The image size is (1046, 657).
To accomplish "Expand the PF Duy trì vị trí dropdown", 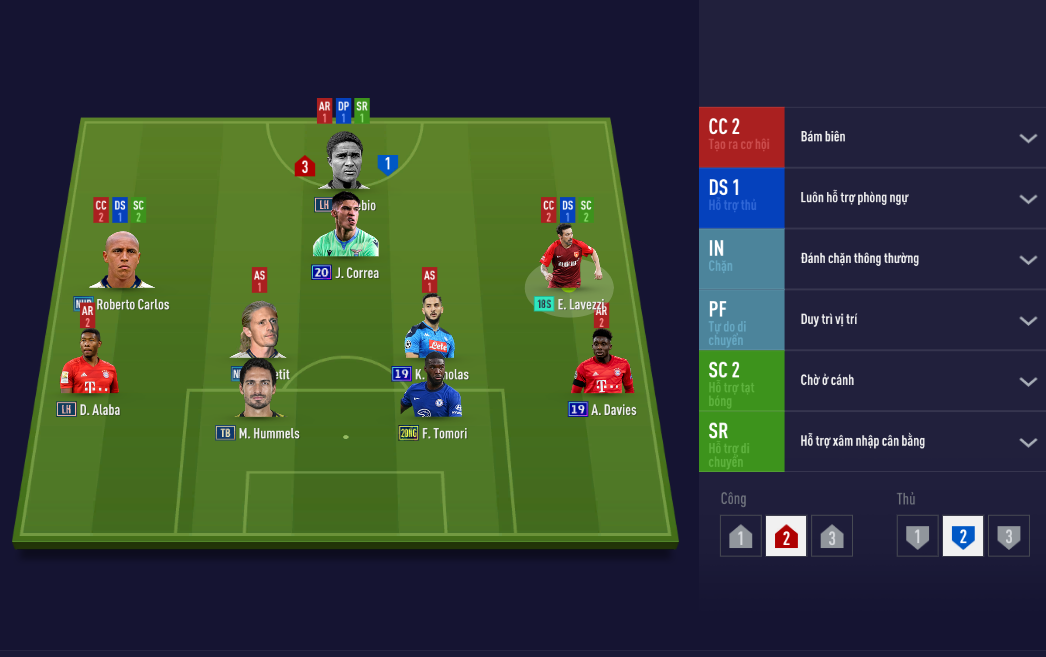I will (x=1027, y=321).
